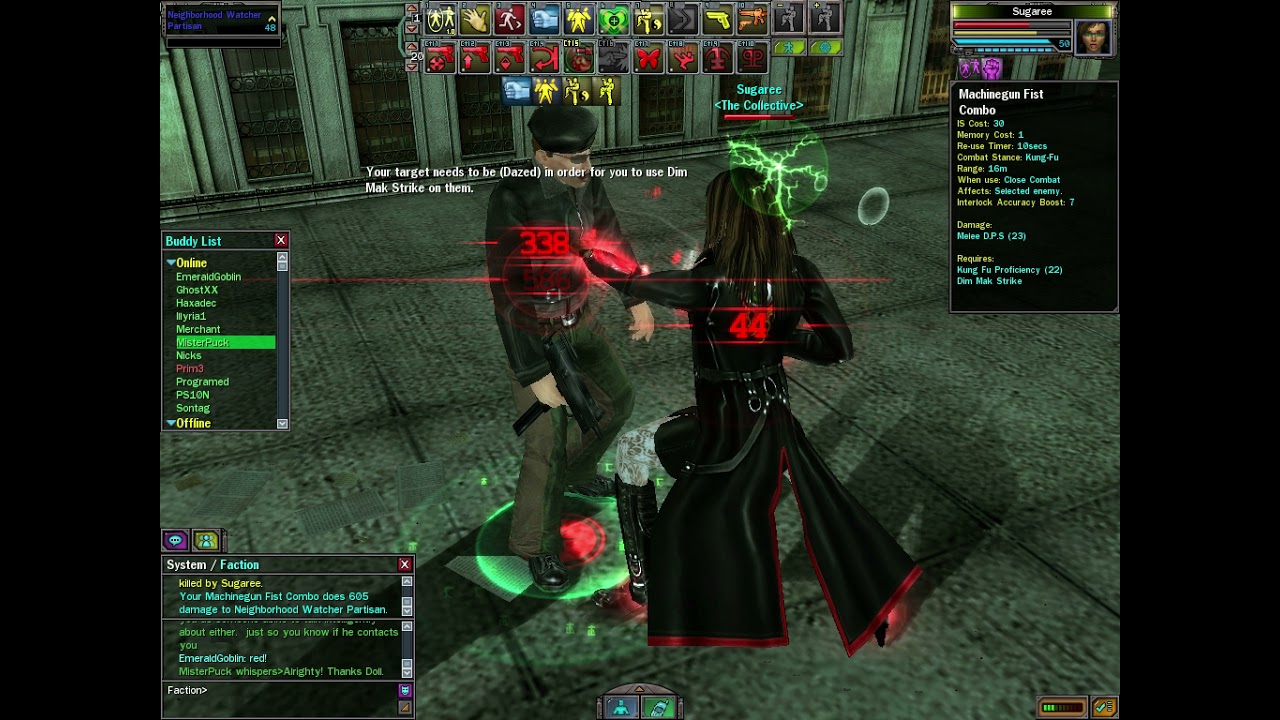Use the blue fist ability in hotbar

tap(544, 19)
